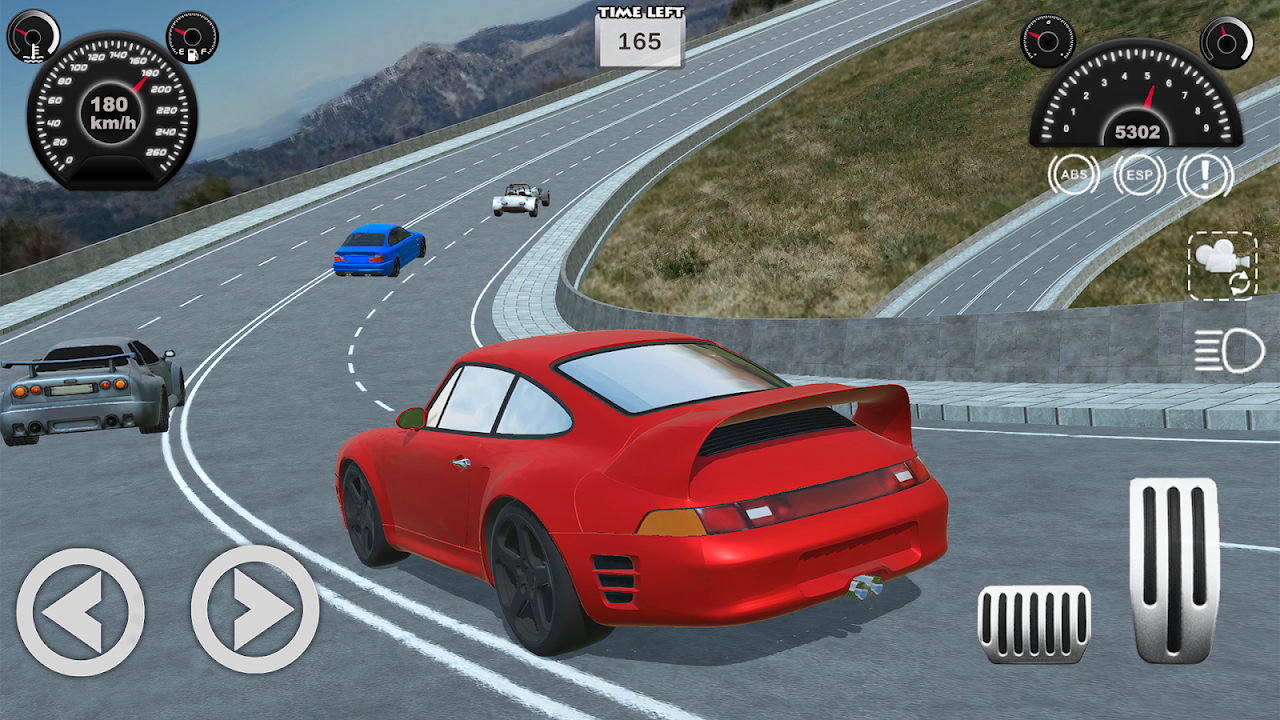
Task: Activate the hazard warning exclamation button
Action: pyautogui.click(x=1205, y=176)
